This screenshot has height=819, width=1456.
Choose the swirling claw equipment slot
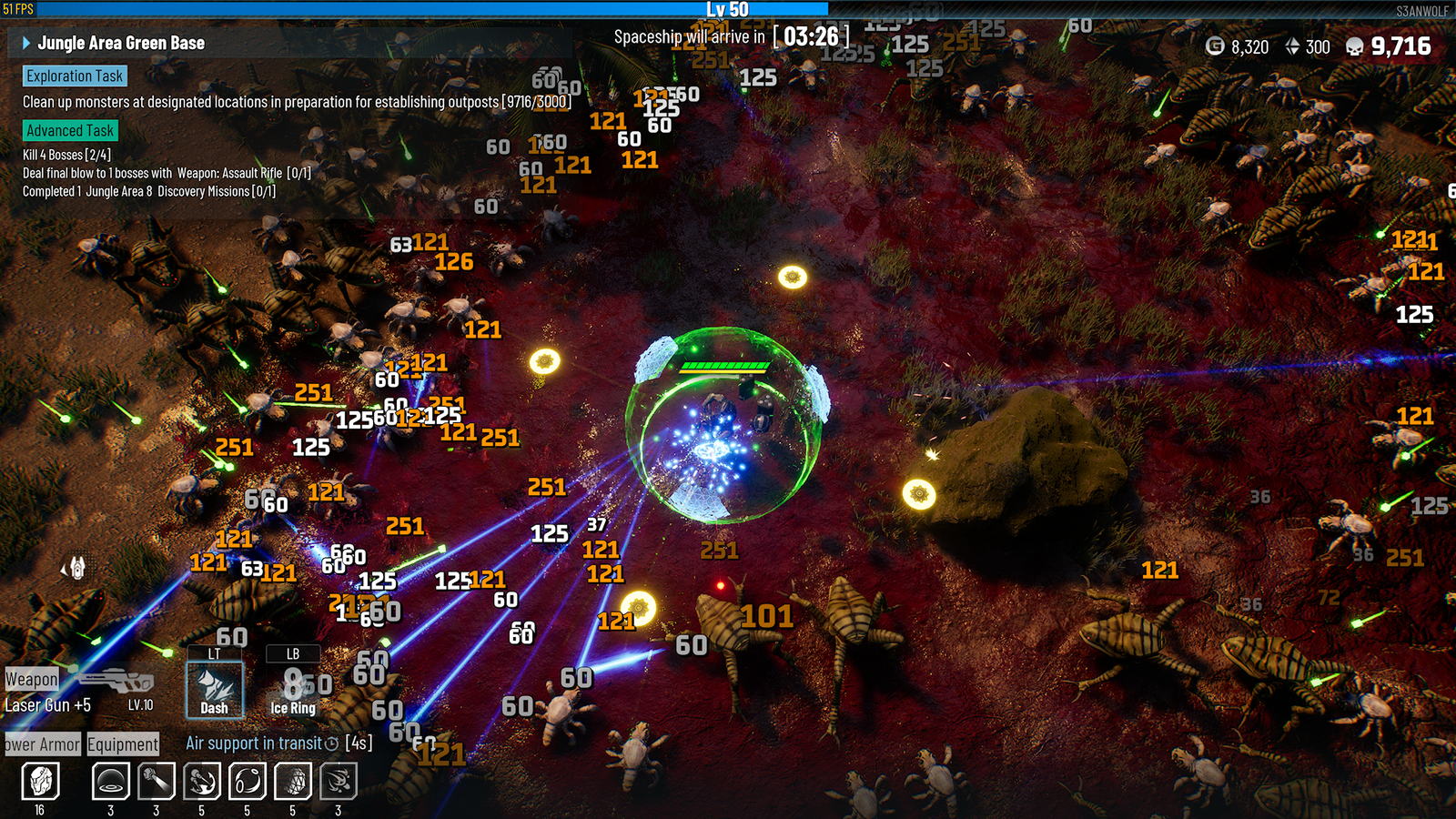pyautogui.click(x=339, y=781)
